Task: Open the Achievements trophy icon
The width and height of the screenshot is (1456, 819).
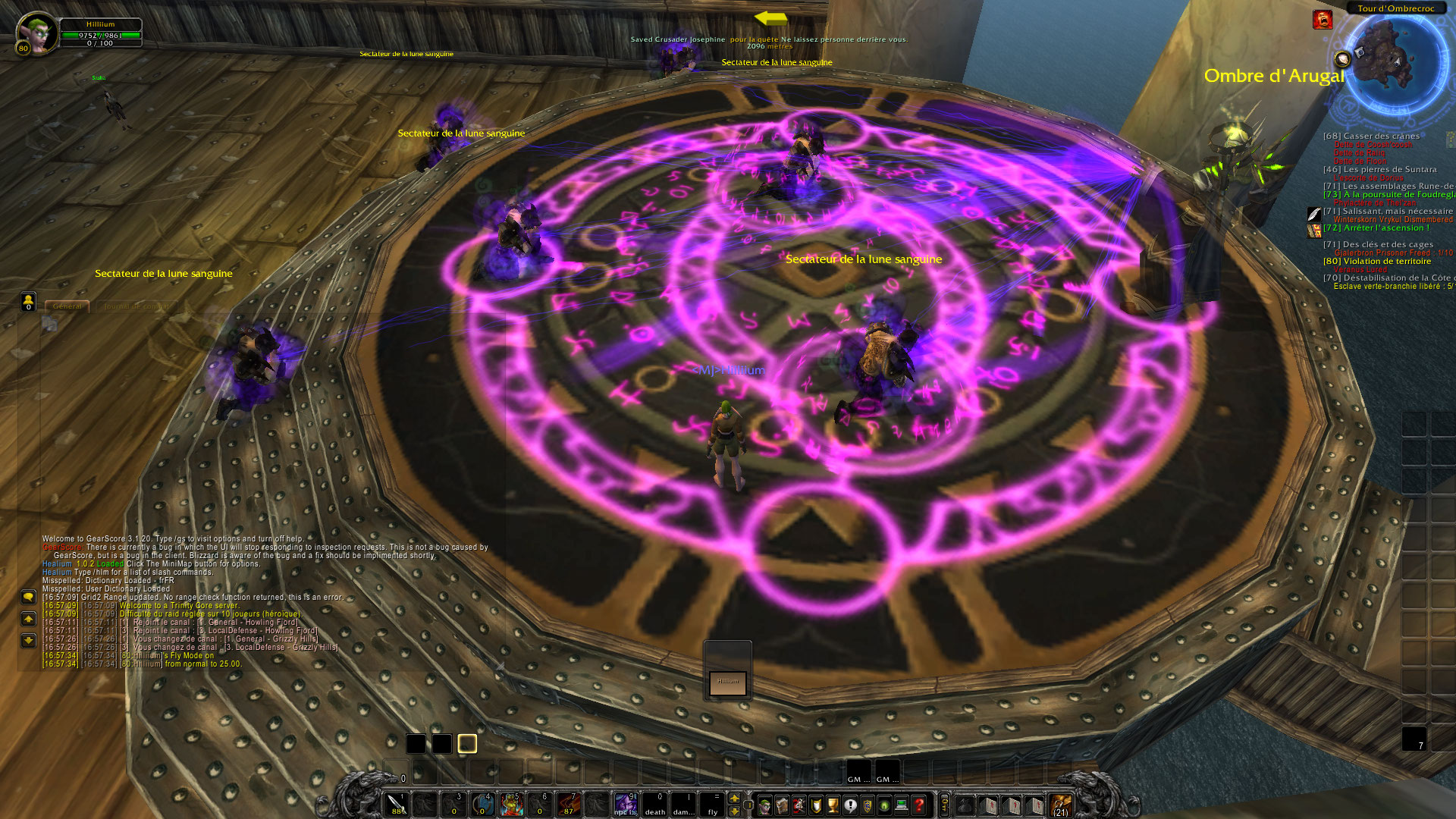Action: pyautogui.click(x=833, y=805)
